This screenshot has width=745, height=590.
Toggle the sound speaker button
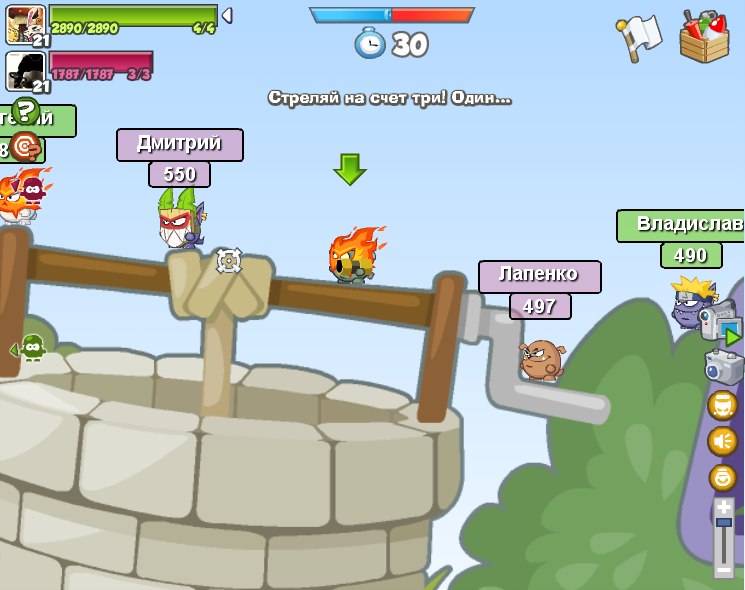click(x=722, y=441)
